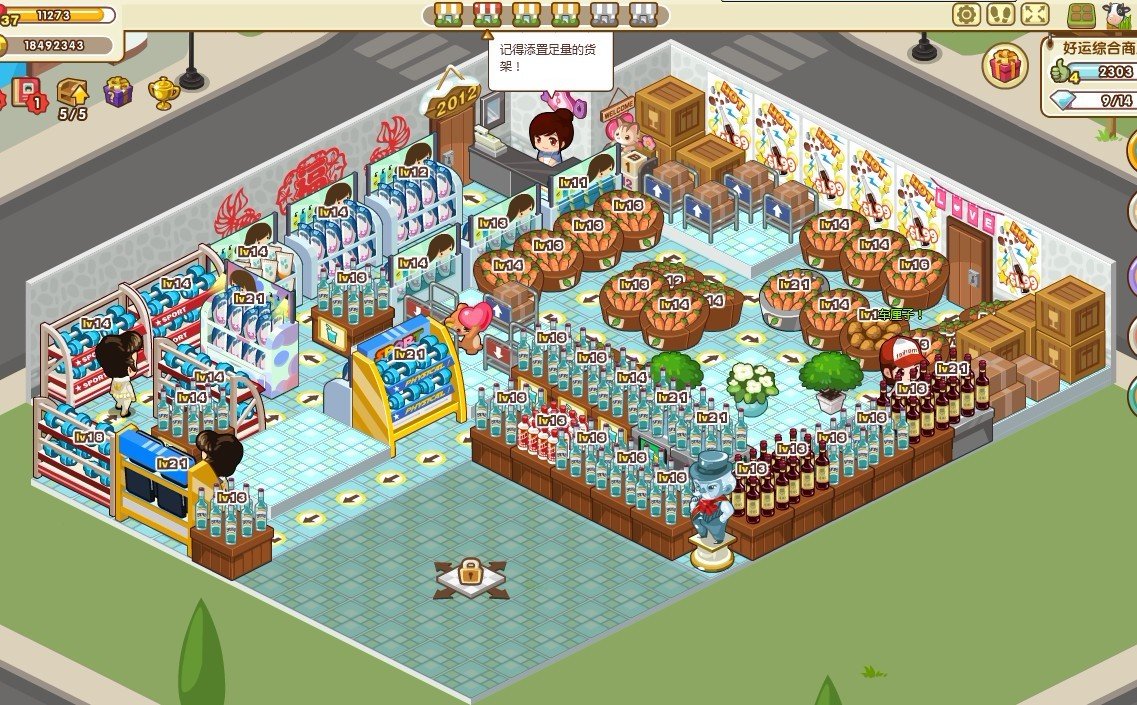View achievements via the gold trophy
The width and height of the screenshot is (1137, 705).
click(163, 92)
